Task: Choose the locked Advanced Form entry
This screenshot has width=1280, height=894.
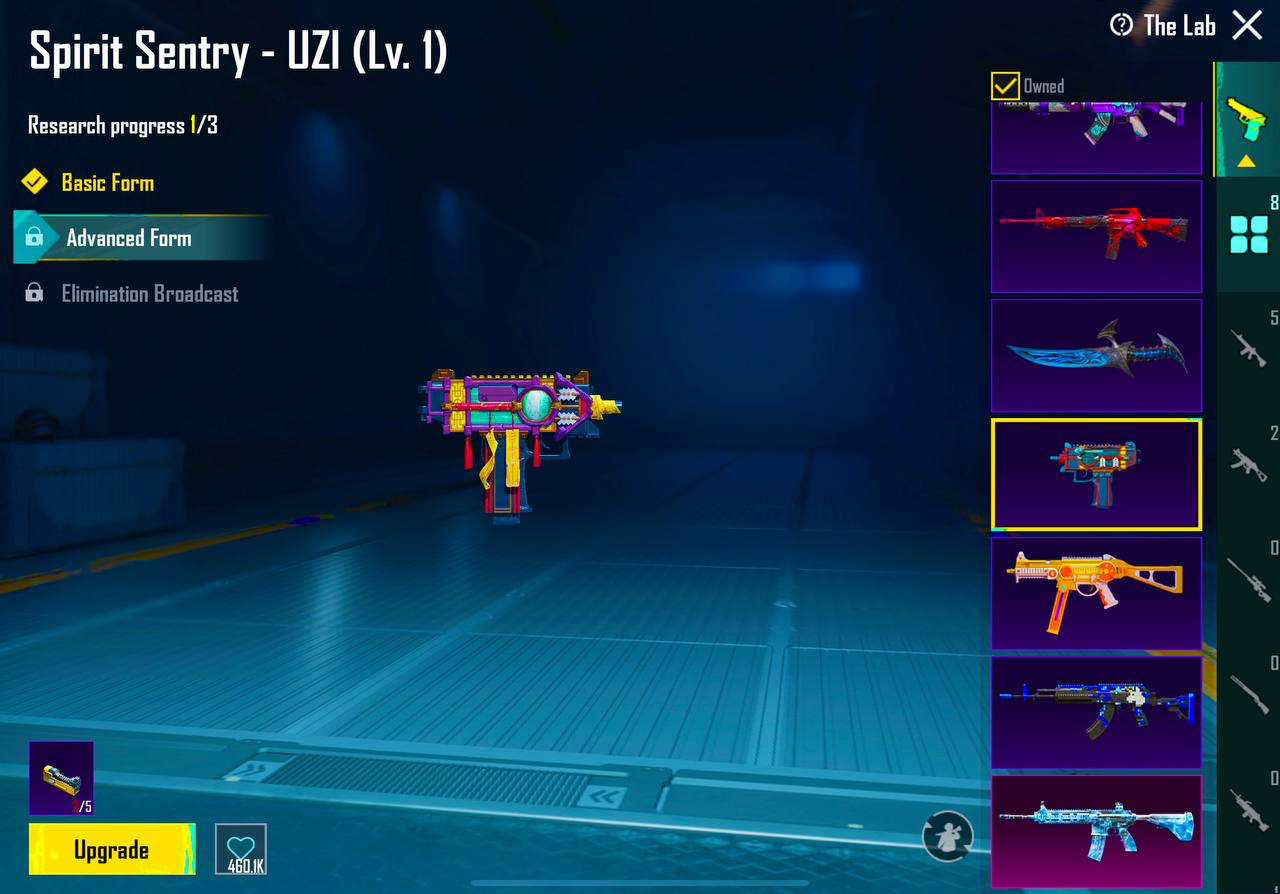Action: [x=128, y=238]
